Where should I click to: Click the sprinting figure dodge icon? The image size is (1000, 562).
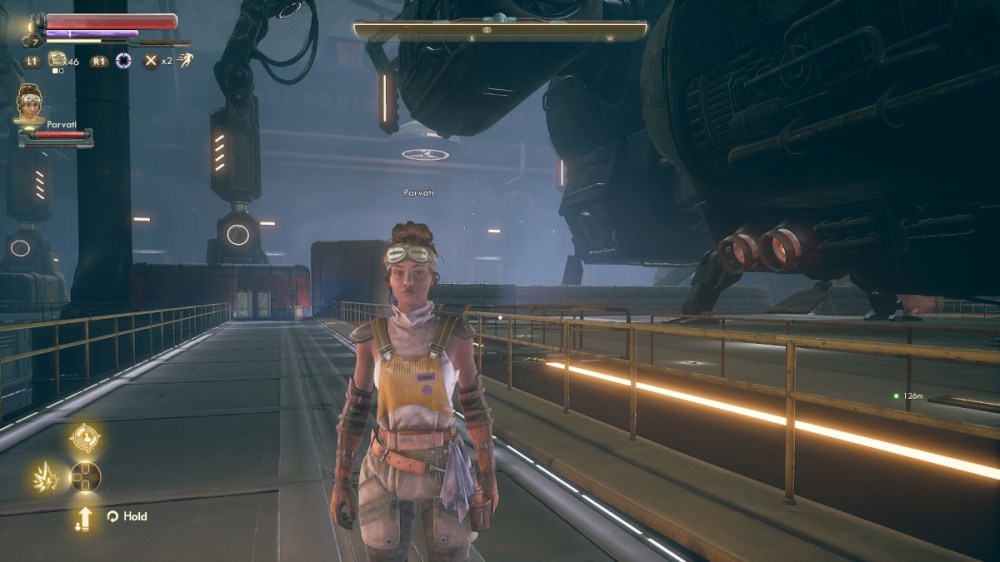coord(184,60)
